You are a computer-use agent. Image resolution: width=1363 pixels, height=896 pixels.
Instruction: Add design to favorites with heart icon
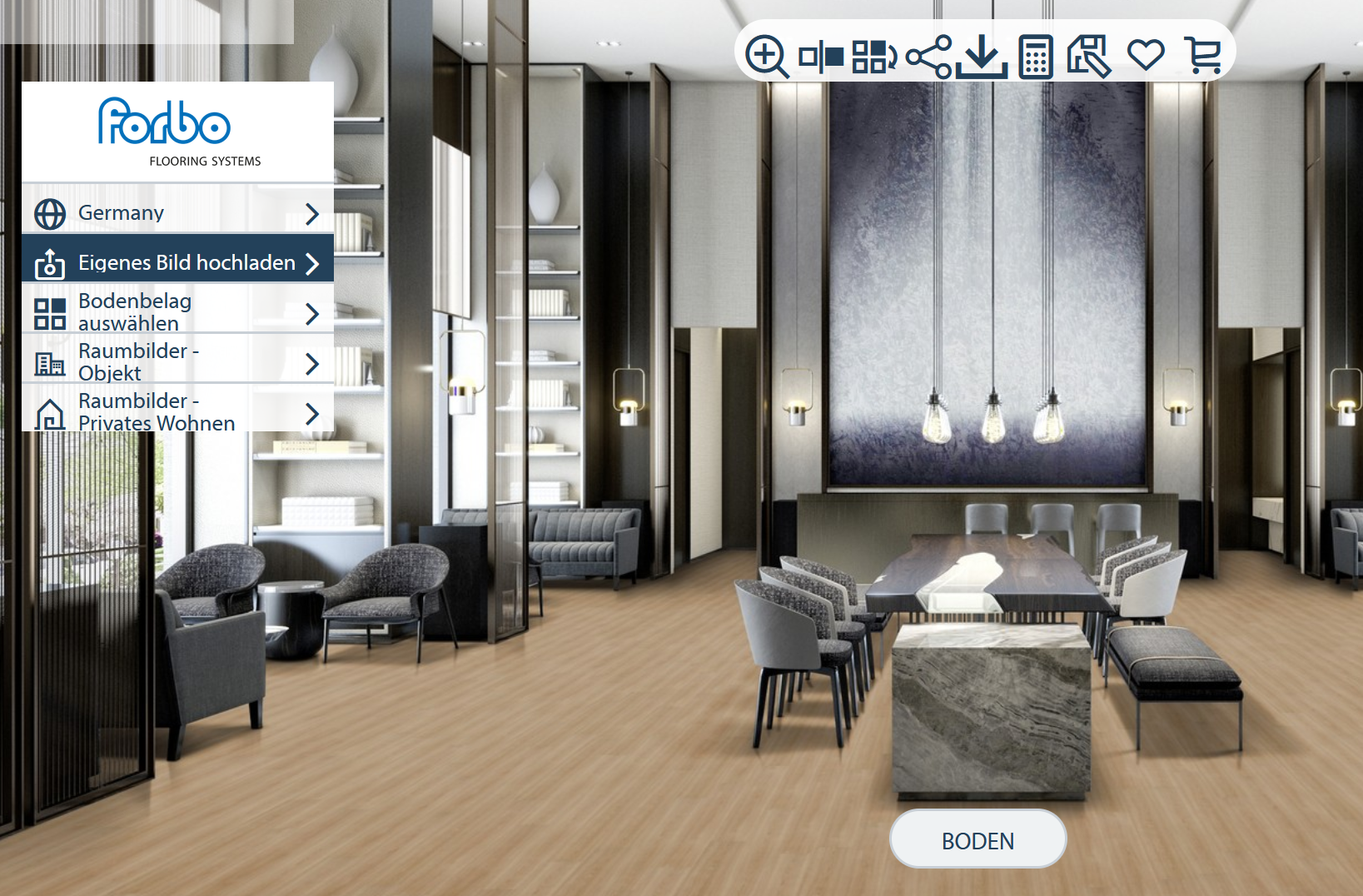(1145, 56)
